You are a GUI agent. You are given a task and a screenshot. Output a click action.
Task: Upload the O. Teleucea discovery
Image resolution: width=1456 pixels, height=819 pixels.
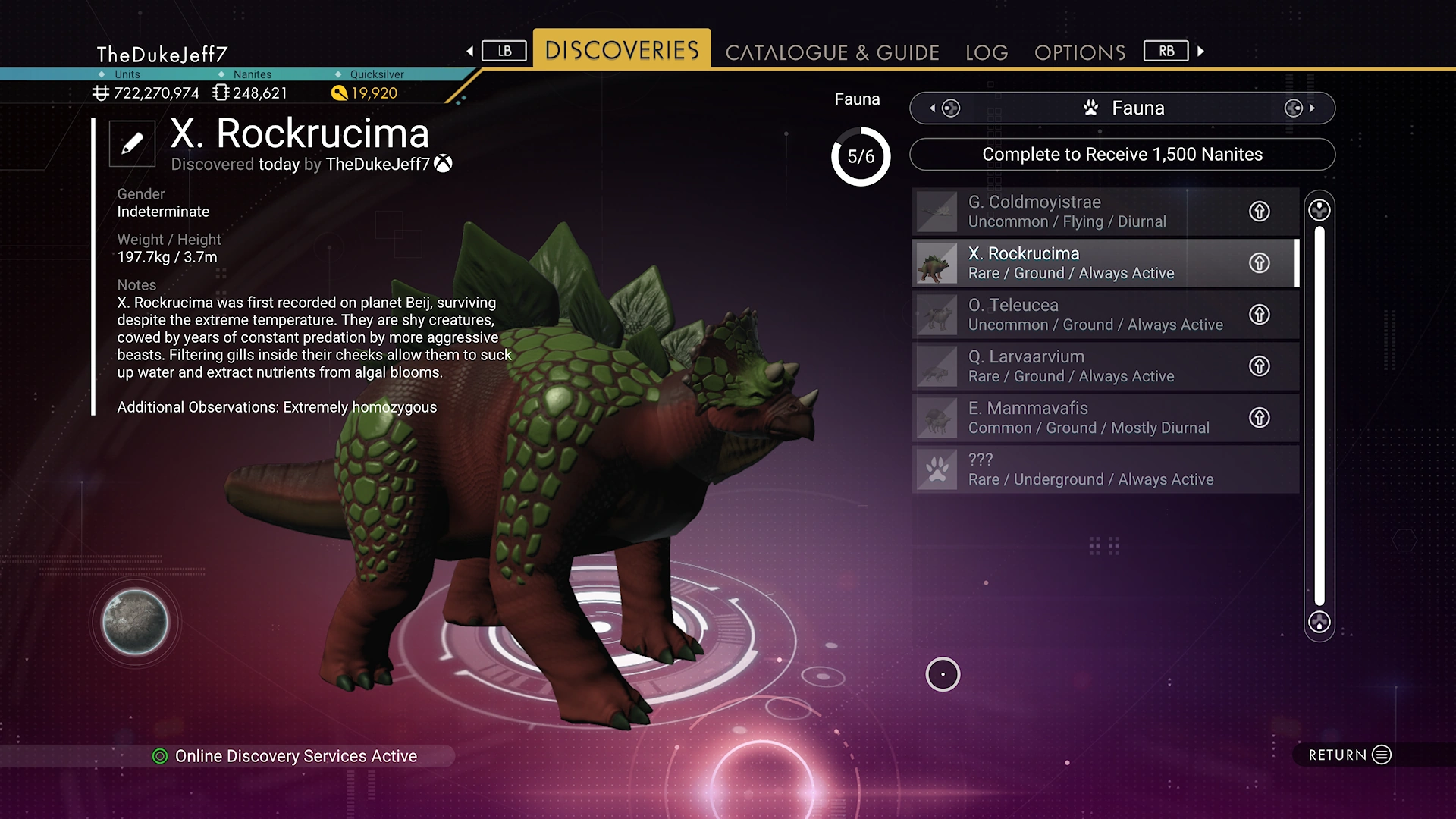(1259, 315)
